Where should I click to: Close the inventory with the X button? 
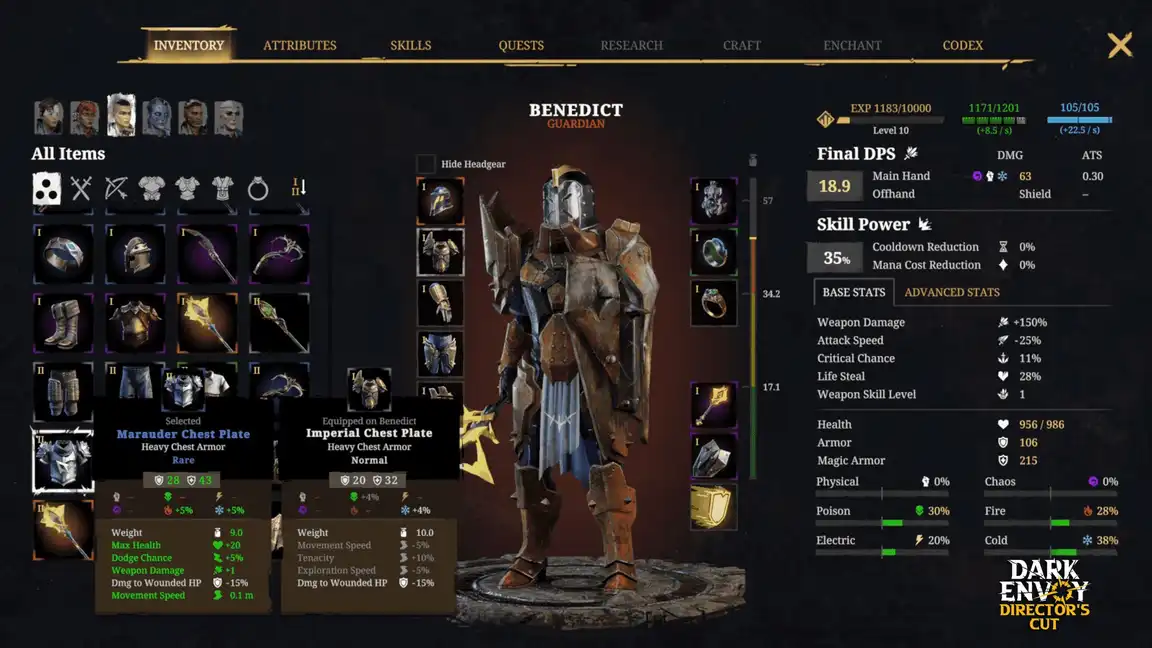1120,45
